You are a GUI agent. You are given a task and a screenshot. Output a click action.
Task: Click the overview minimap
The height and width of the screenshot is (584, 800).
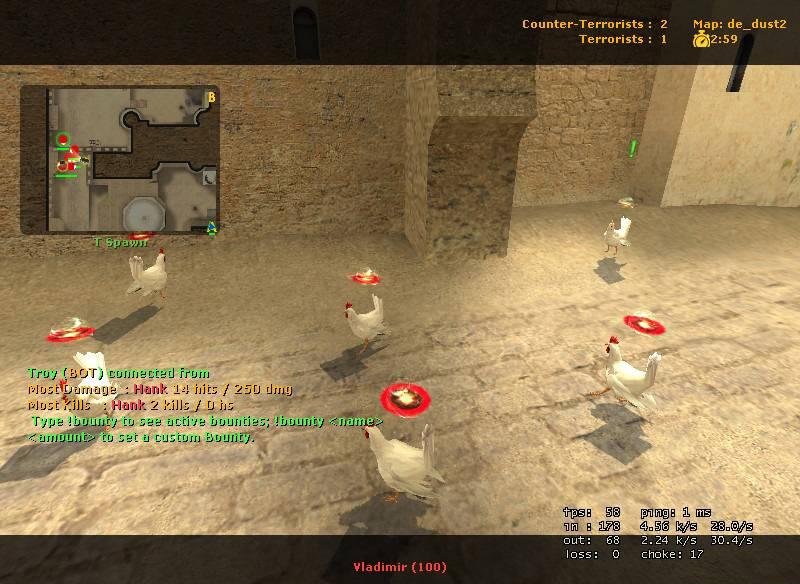120,160
